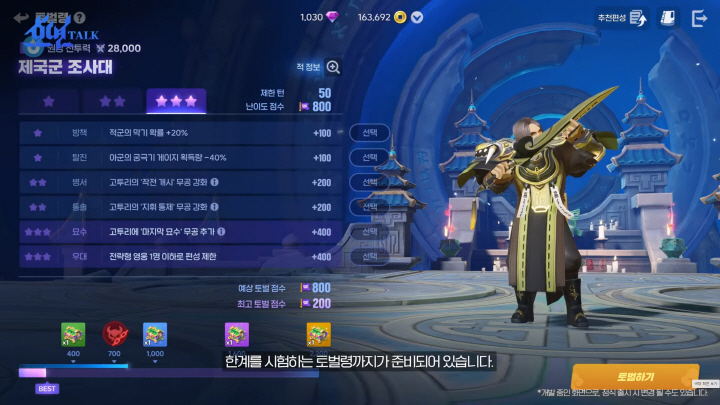Inspect the red demon emblem reward at 700
Viewport: 720px width, 405px height.
pyautogui.click(x=114, y=334)
